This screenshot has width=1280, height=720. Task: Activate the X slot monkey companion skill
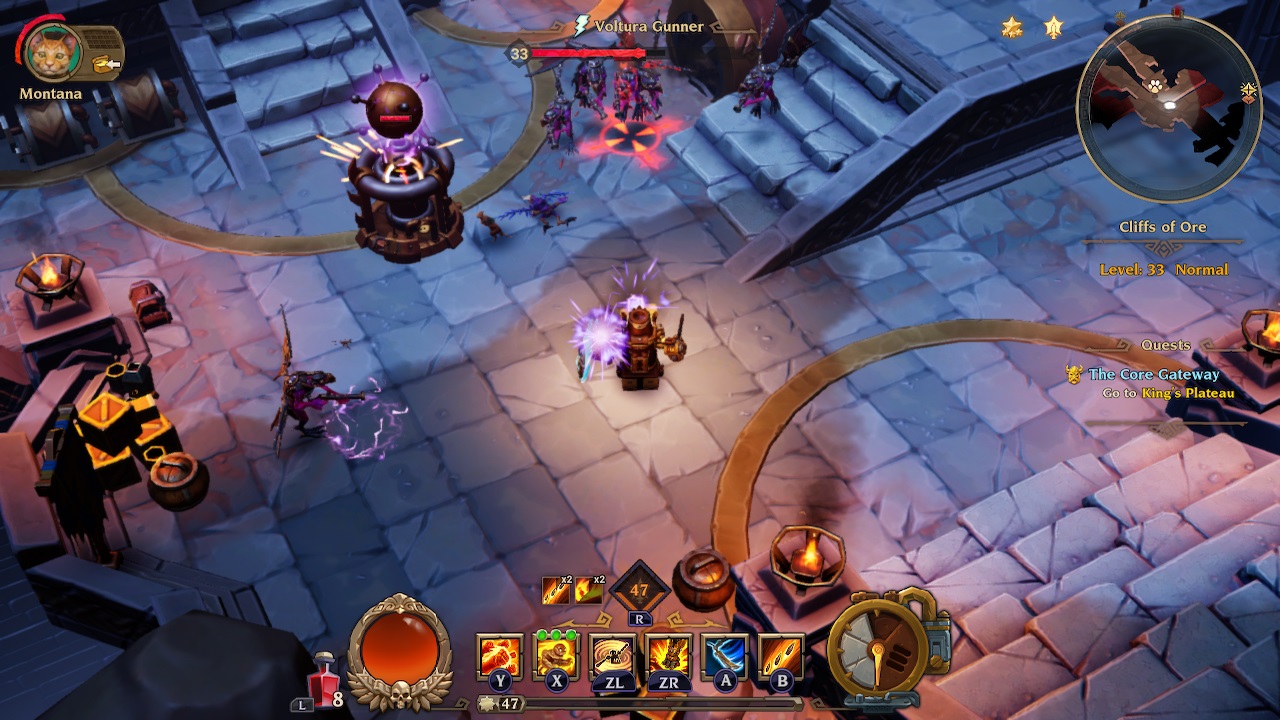click(558, 657)
